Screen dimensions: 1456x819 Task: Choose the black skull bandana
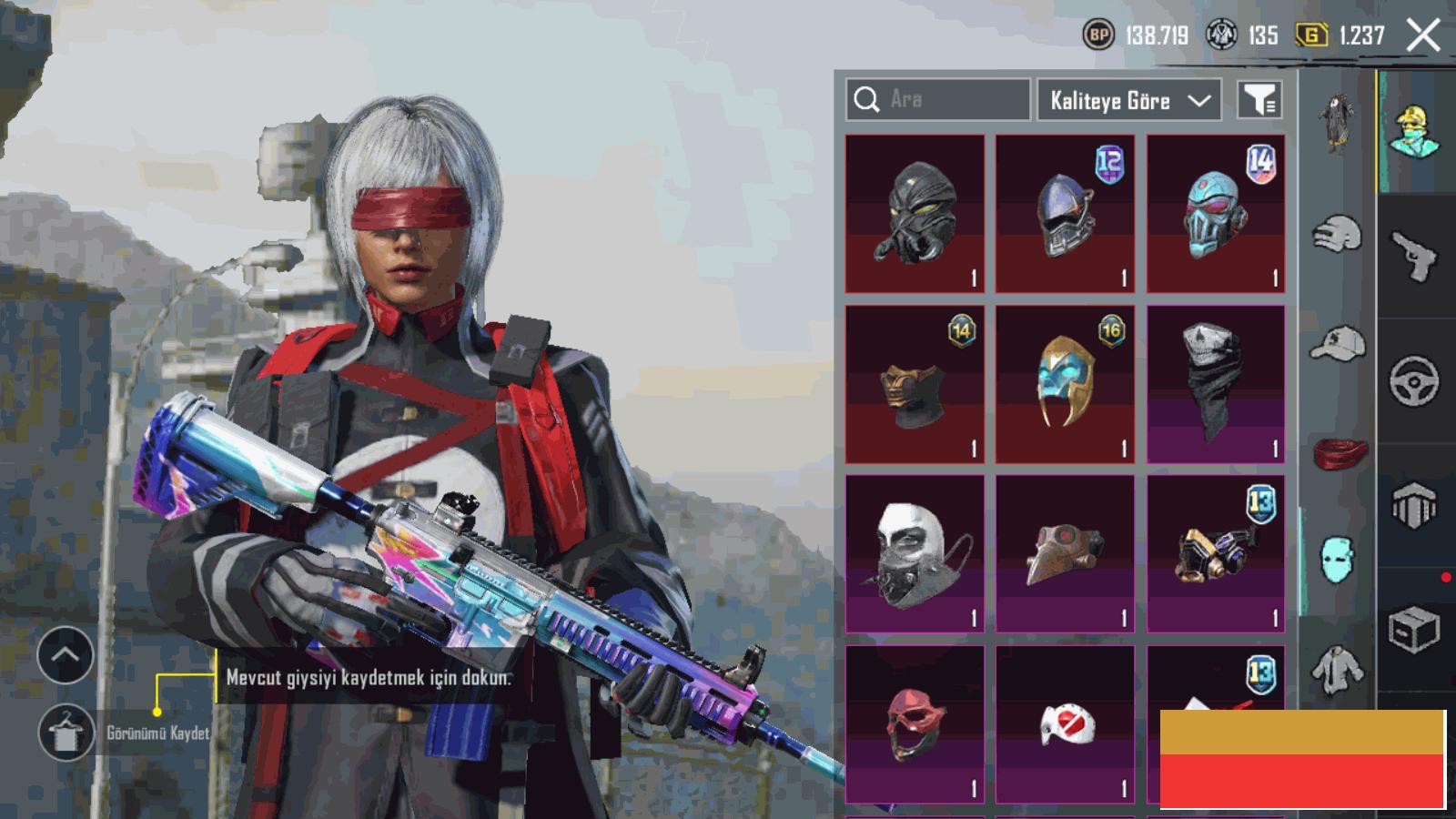pyautogui.click(x=1216, y=384)
